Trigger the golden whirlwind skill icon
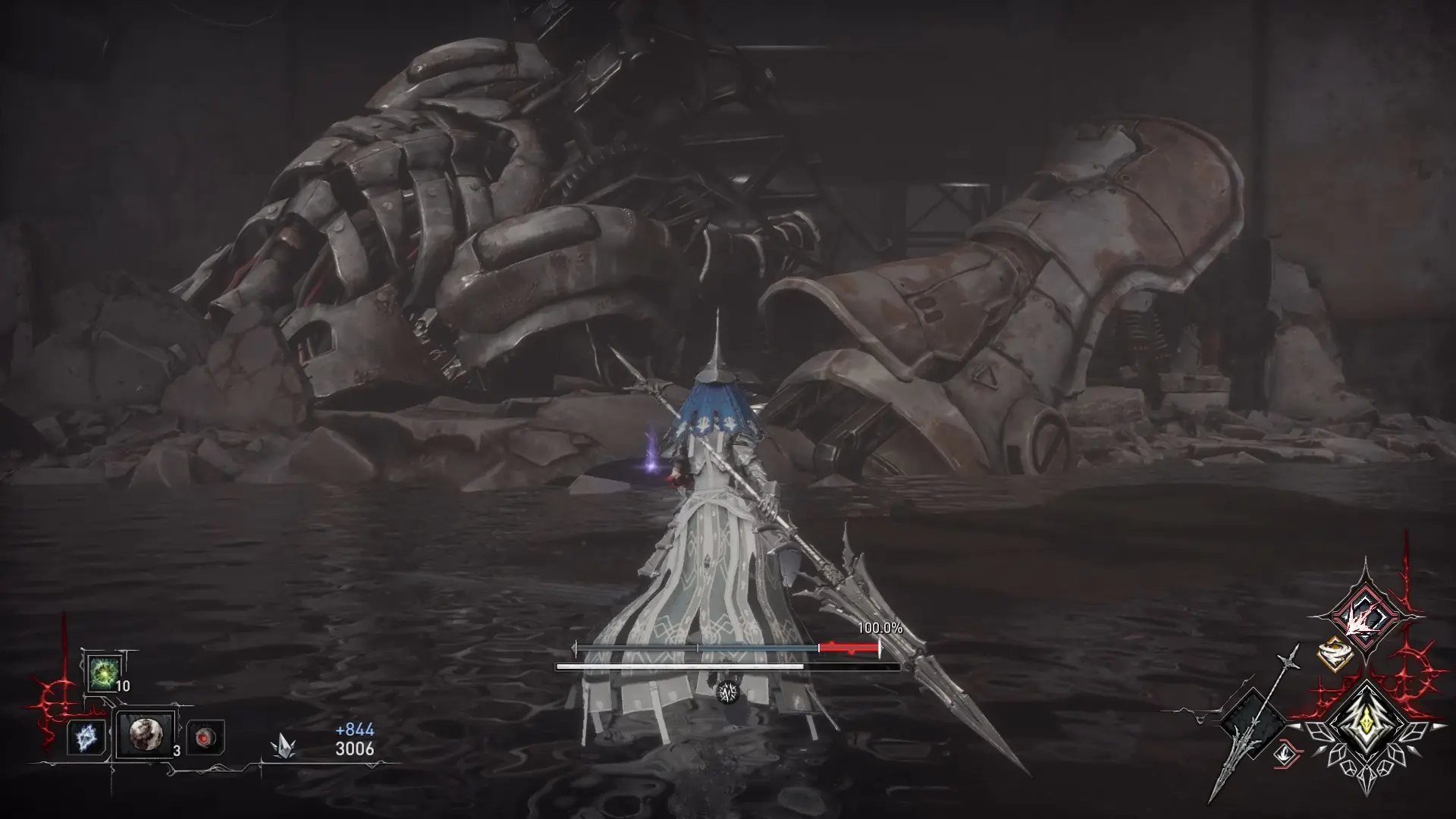 [x=1334, y=654]
